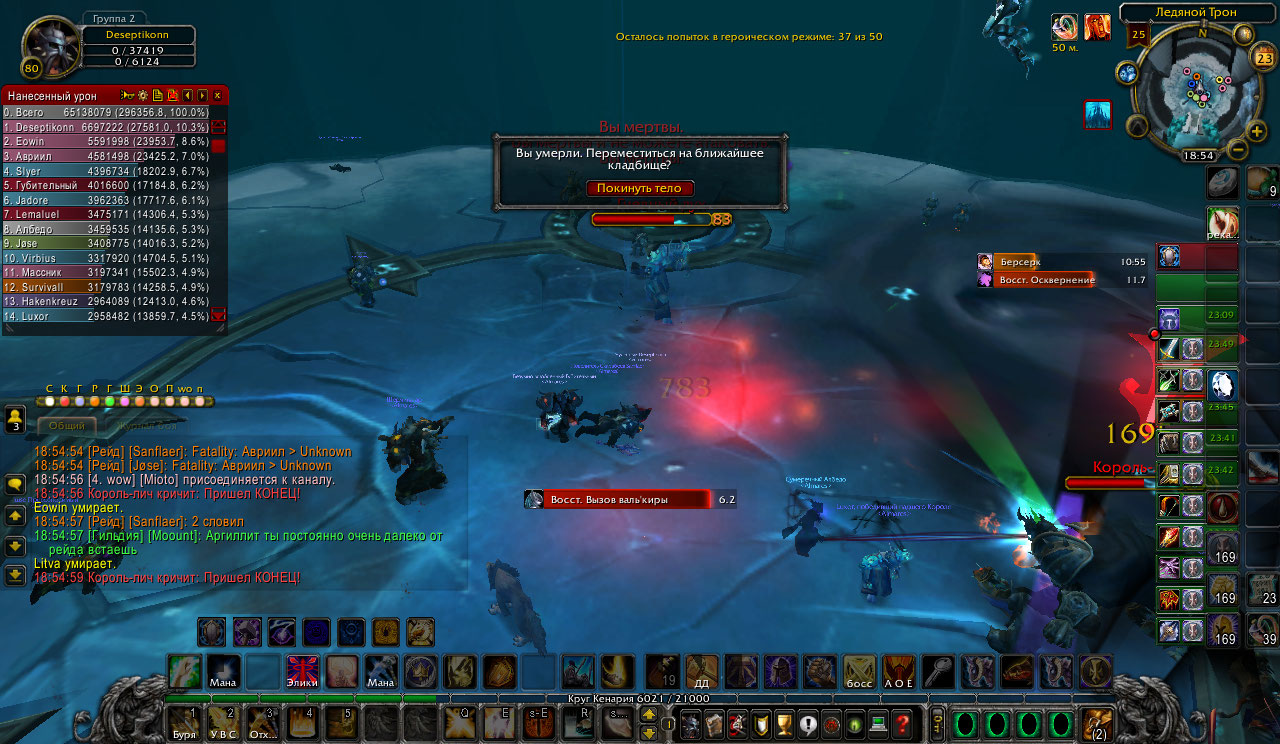Open the calendar showing day 23
This screenshot has width=1280, height=744.
1262,57
